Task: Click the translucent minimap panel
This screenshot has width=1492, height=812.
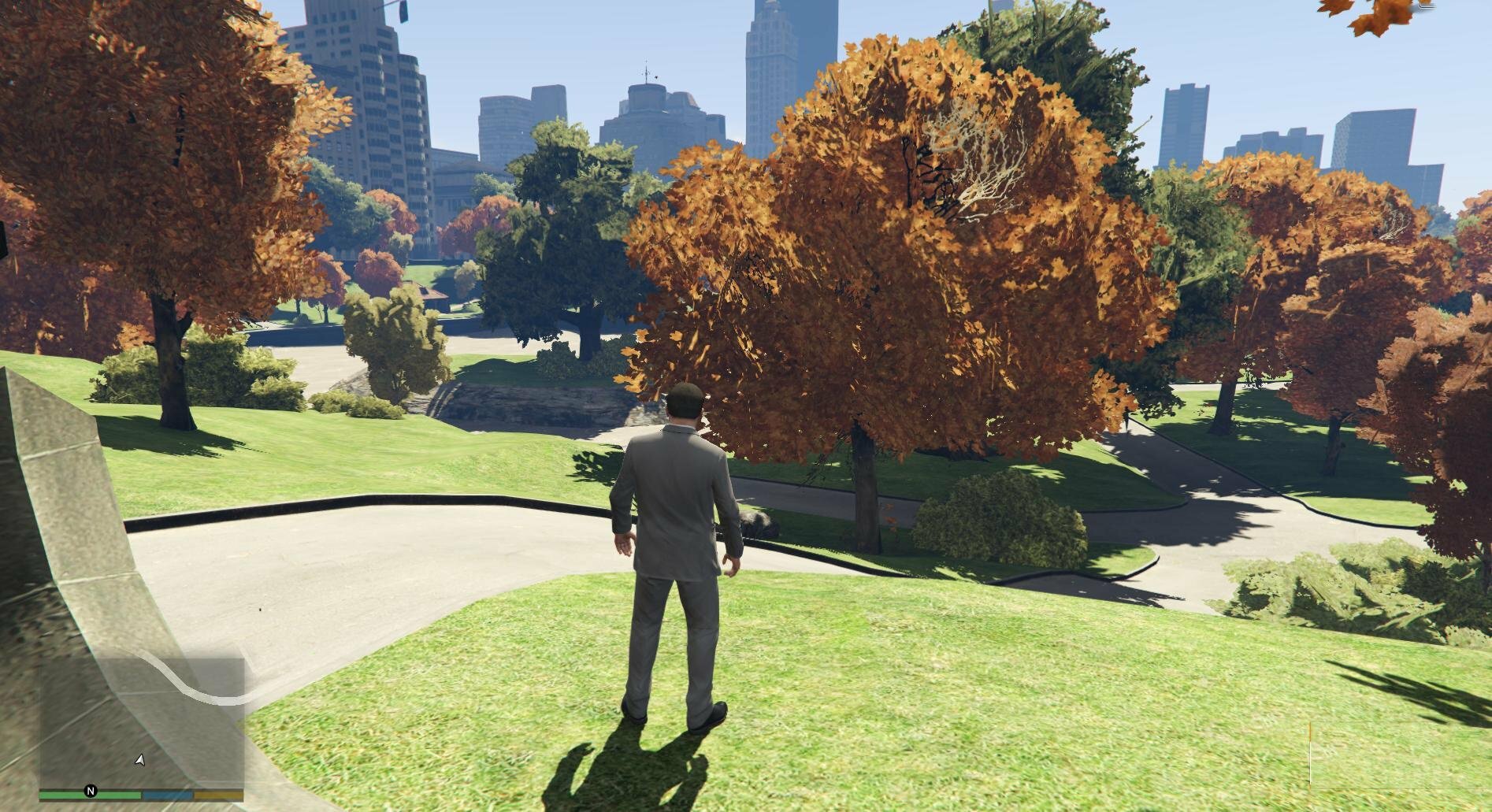Action: [x=142, y=721]
